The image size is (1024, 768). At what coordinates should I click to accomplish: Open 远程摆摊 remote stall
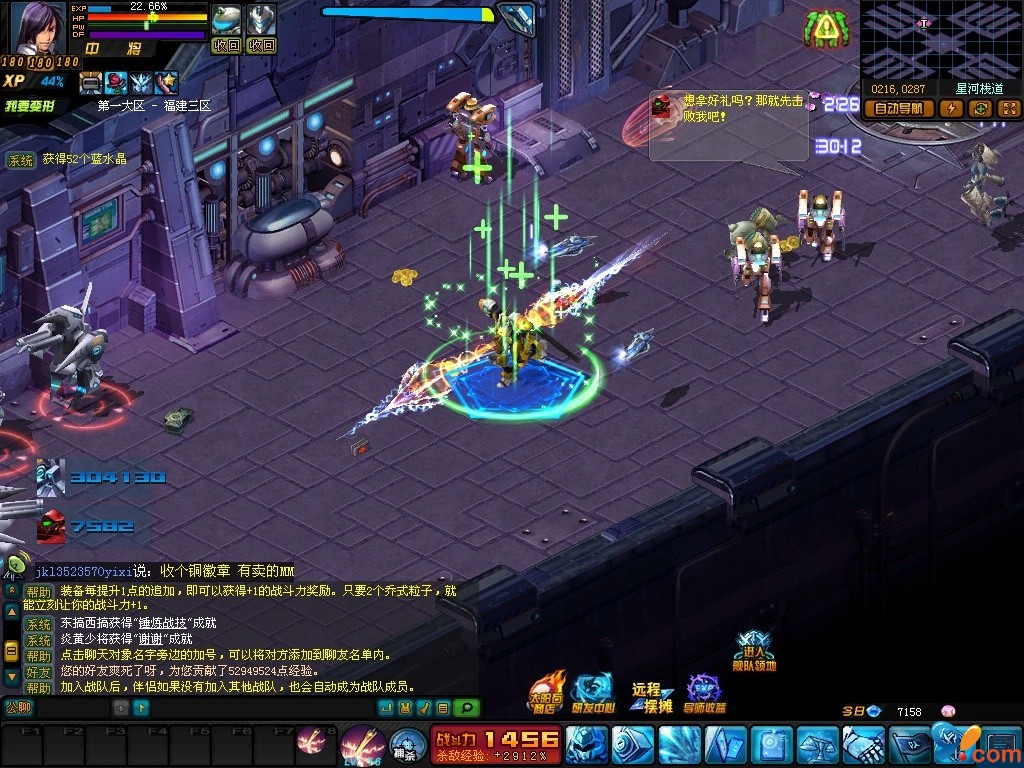(x=649, y=696)
